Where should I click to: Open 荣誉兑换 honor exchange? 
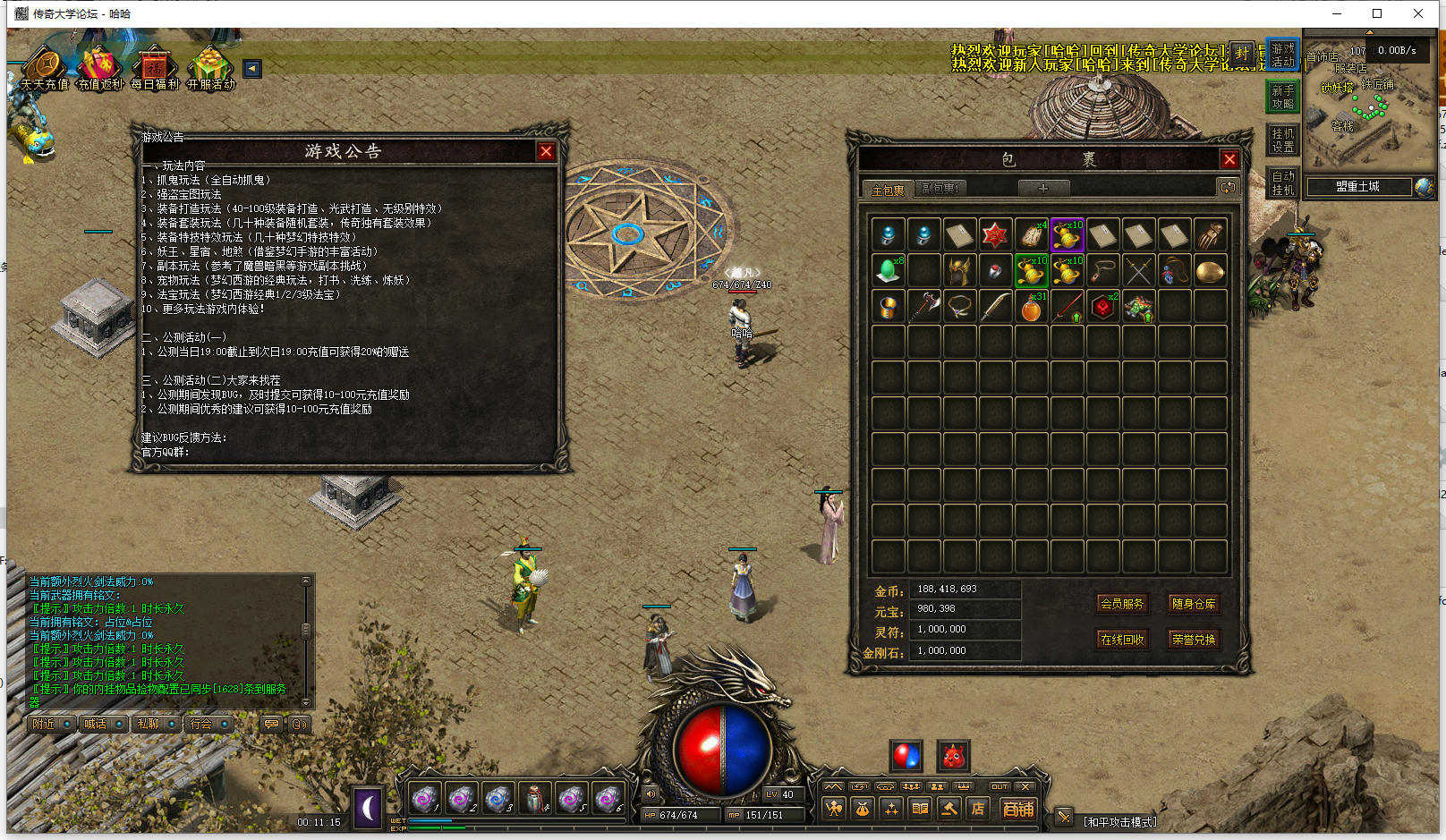pyautogui.click(x=1194, y=640)
